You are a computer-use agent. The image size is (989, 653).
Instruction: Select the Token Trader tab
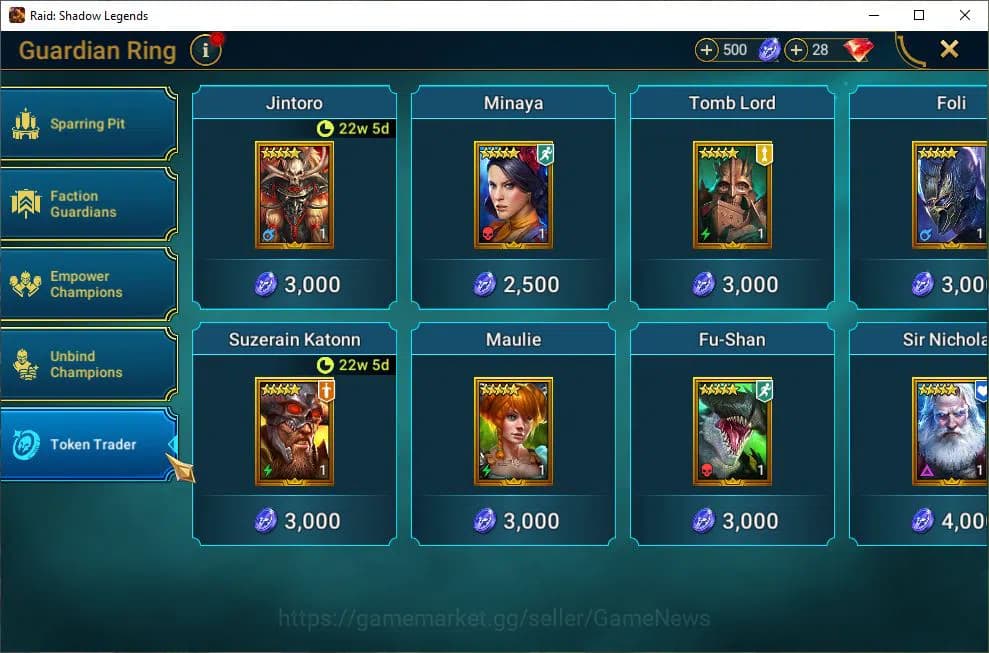[88, 444]
